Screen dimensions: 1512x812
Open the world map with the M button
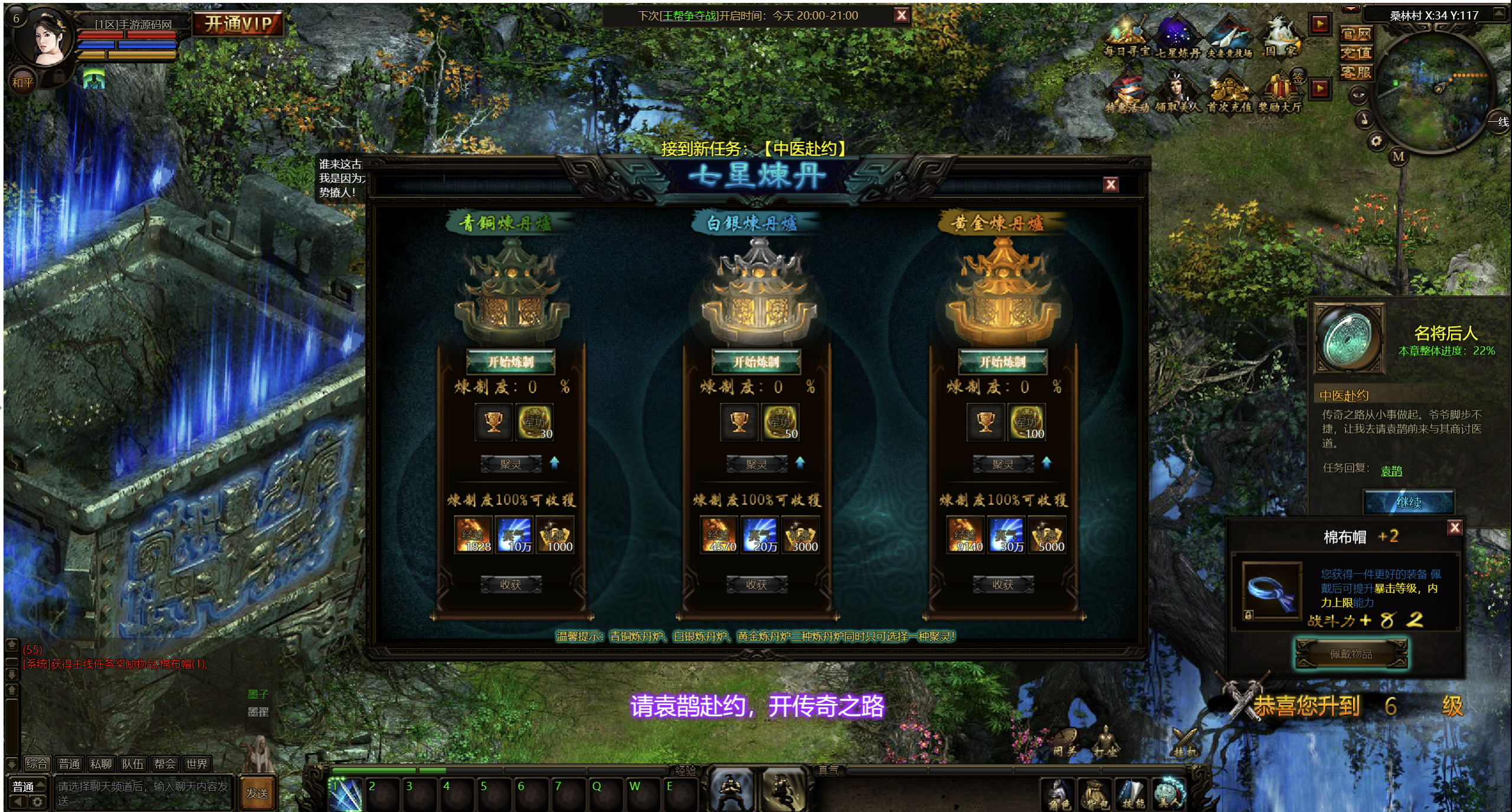1398,156
